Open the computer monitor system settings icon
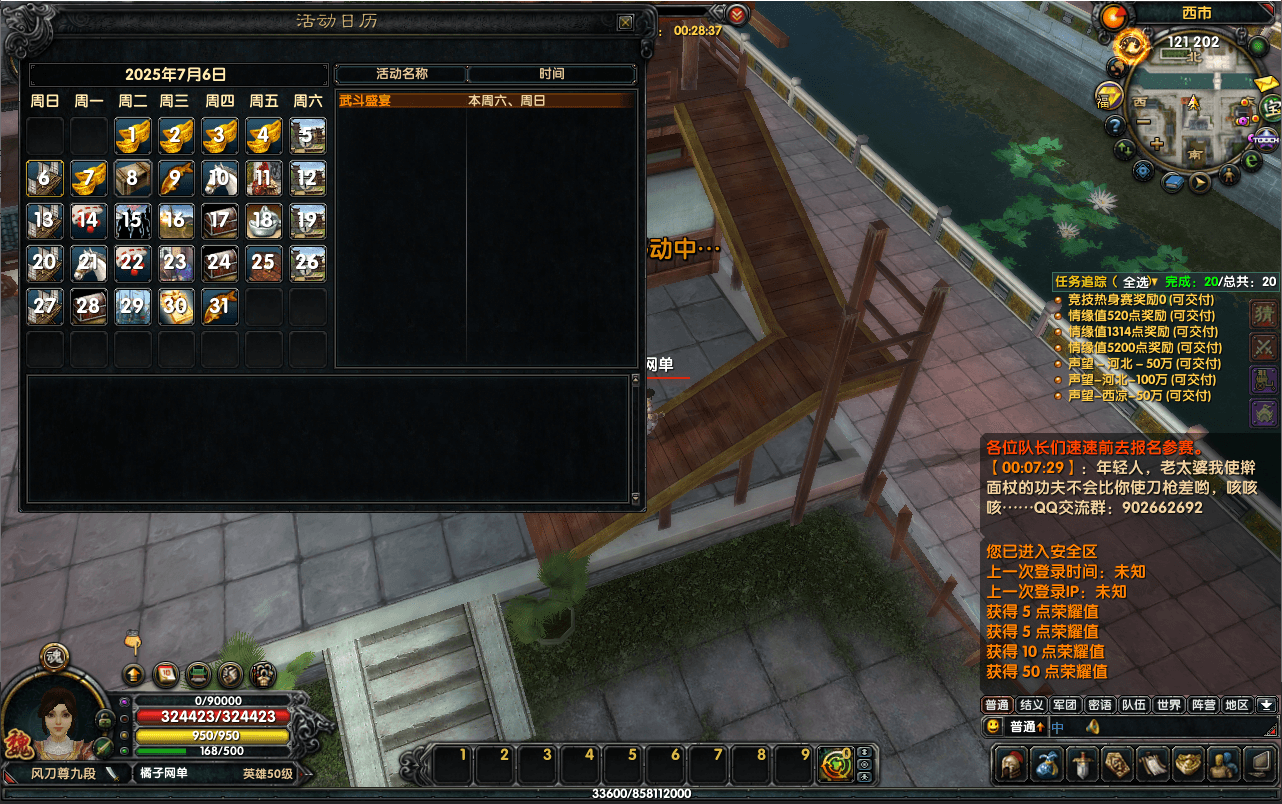This screenshot has height=804, width=1282. pos(1256,765)
